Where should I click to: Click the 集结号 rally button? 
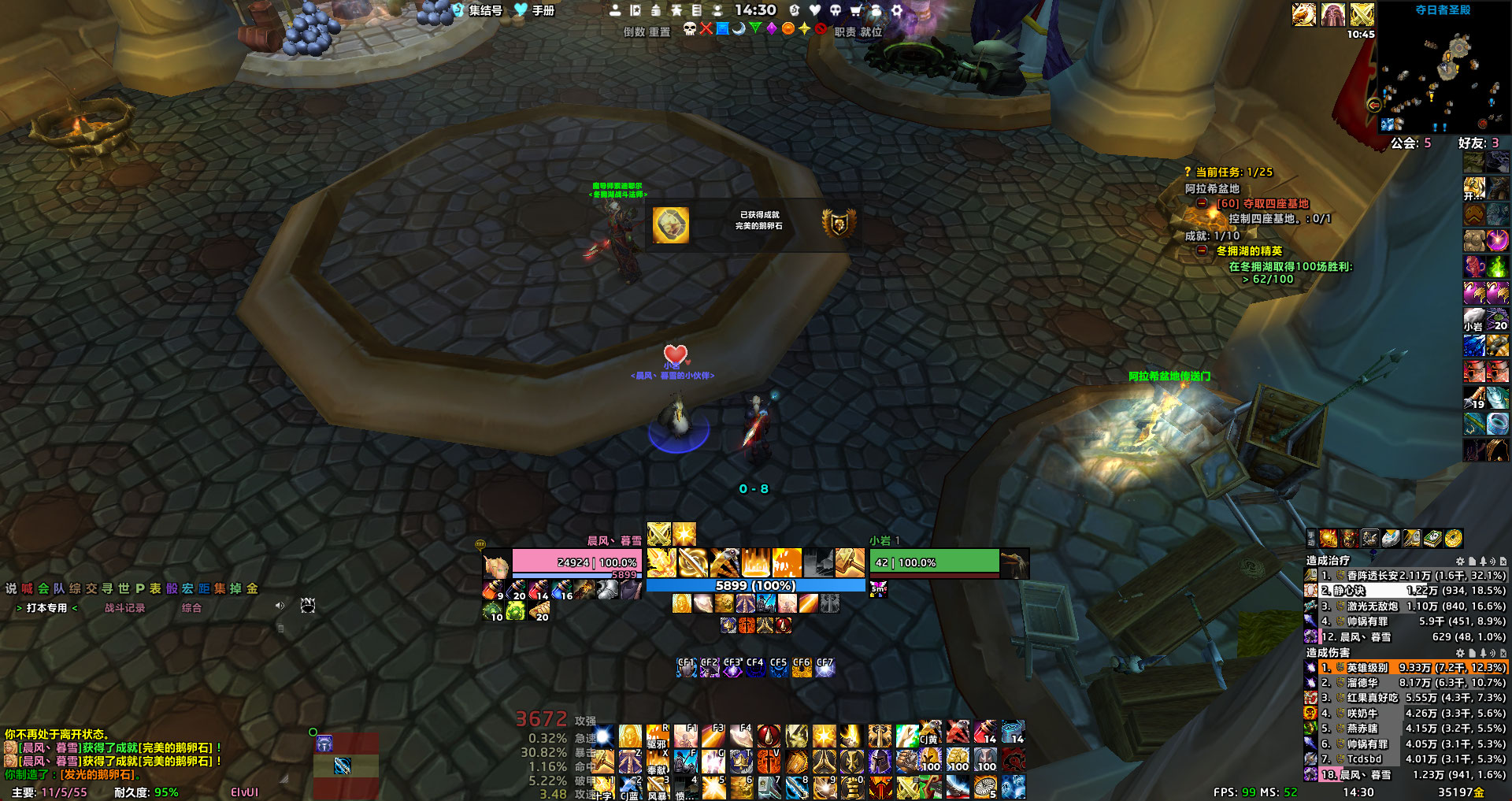coord(479,10)
